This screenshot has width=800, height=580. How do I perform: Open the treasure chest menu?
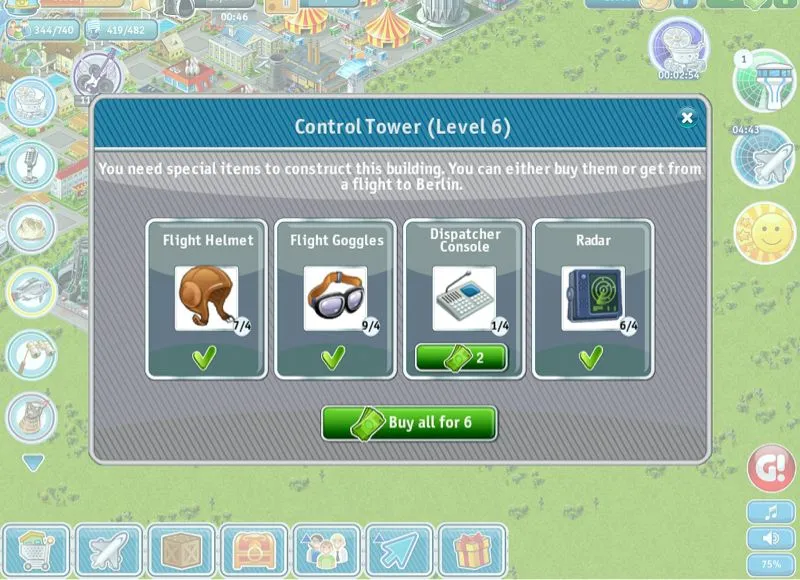tap(254, 551)
